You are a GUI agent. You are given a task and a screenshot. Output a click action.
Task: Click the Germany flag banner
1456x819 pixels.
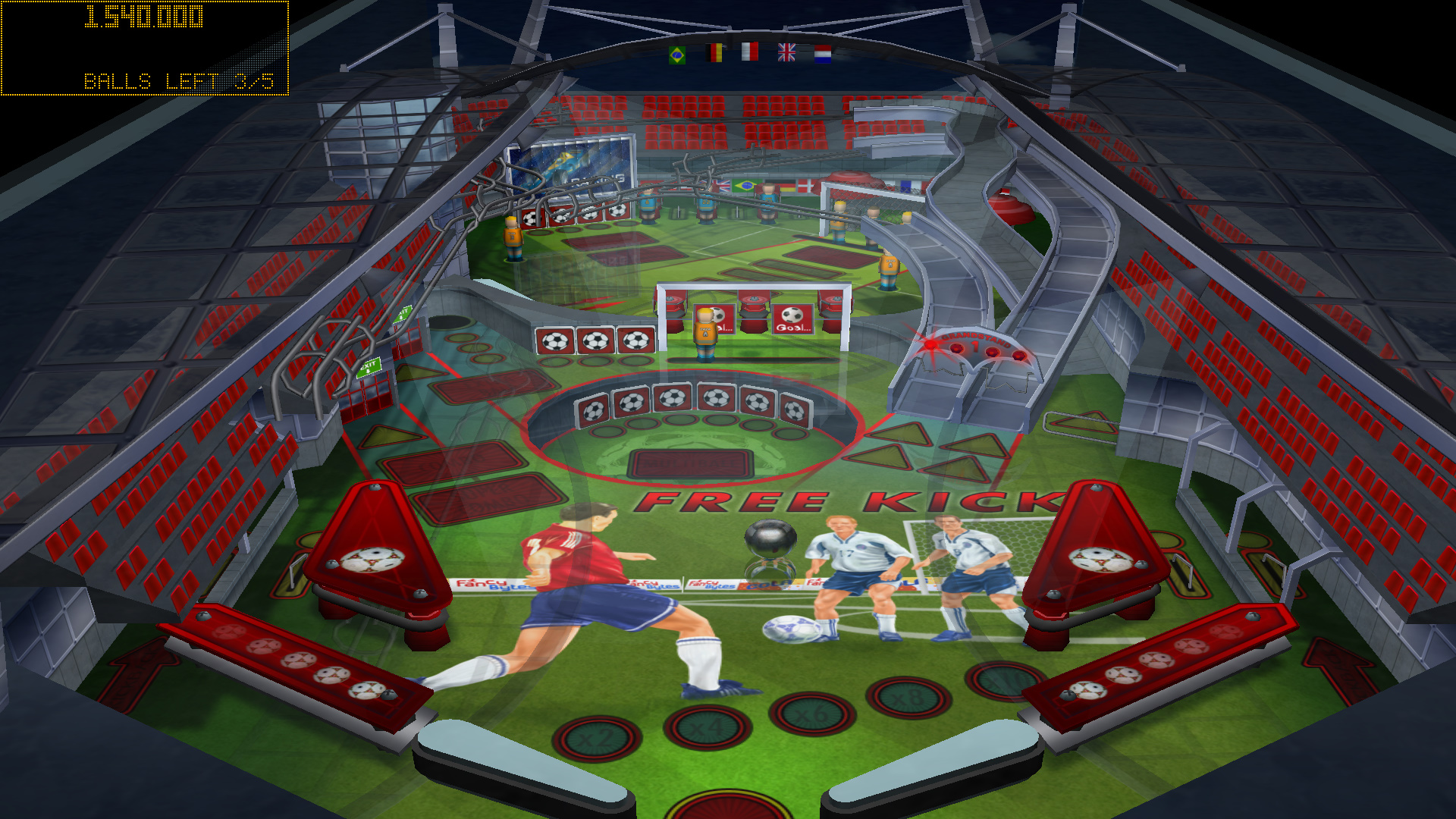[713, 52]
